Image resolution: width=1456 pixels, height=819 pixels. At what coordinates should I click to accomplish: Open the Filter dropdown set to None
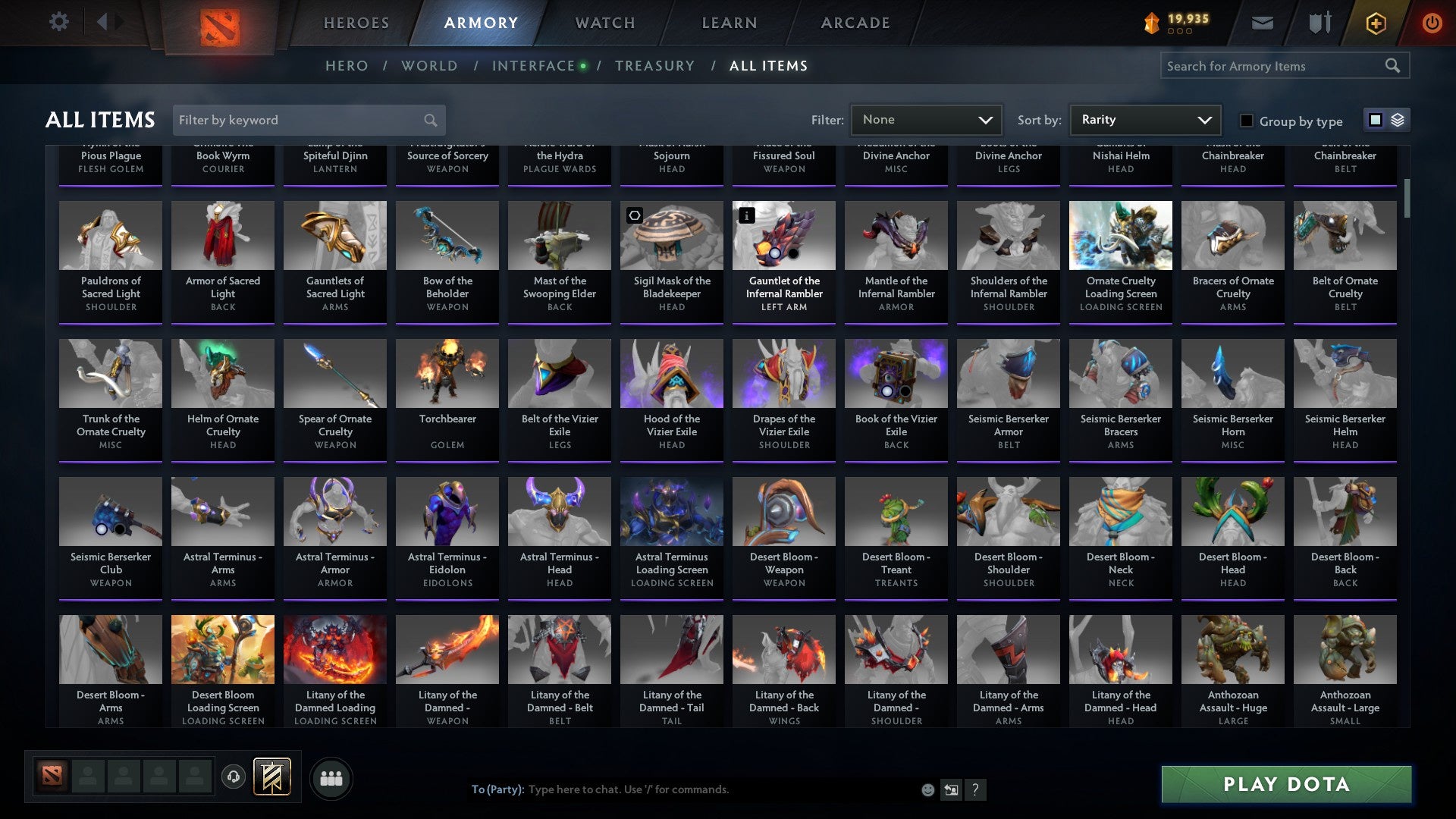[926, 119]
